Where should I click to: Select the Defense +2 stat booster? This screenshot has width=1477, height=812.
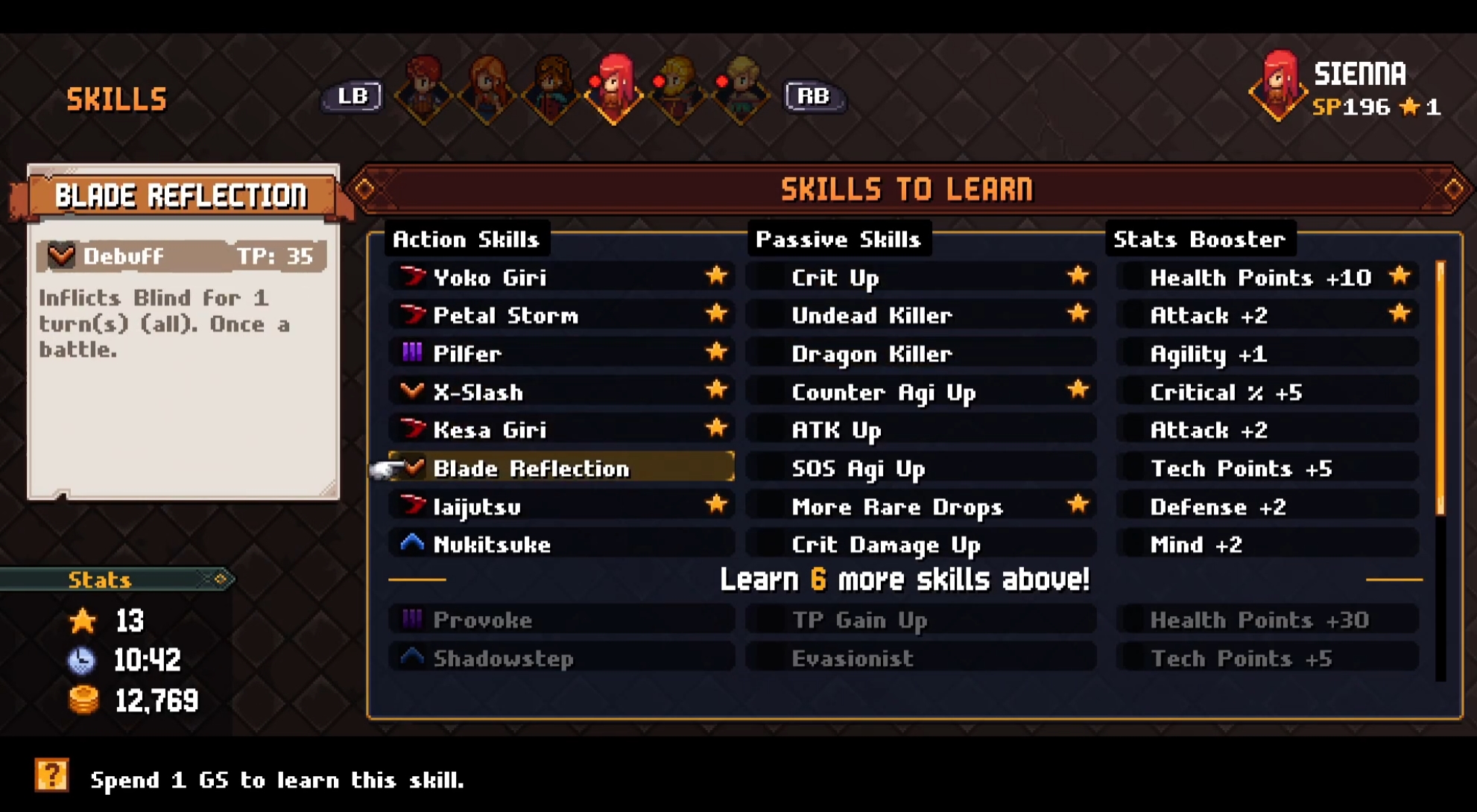(1267, 507)
